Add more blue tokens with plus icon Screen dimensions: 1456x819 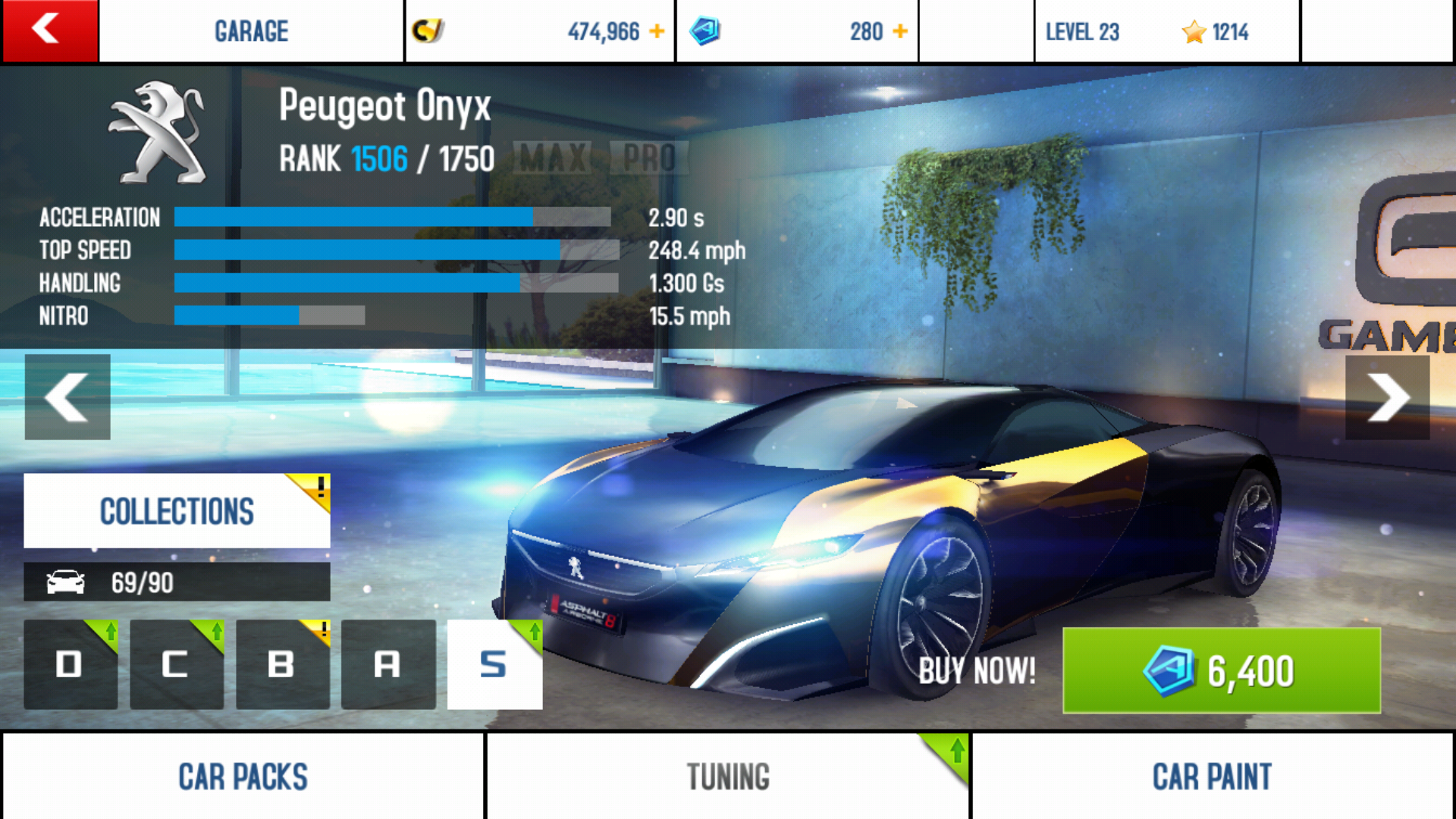[x=900, y=31]
